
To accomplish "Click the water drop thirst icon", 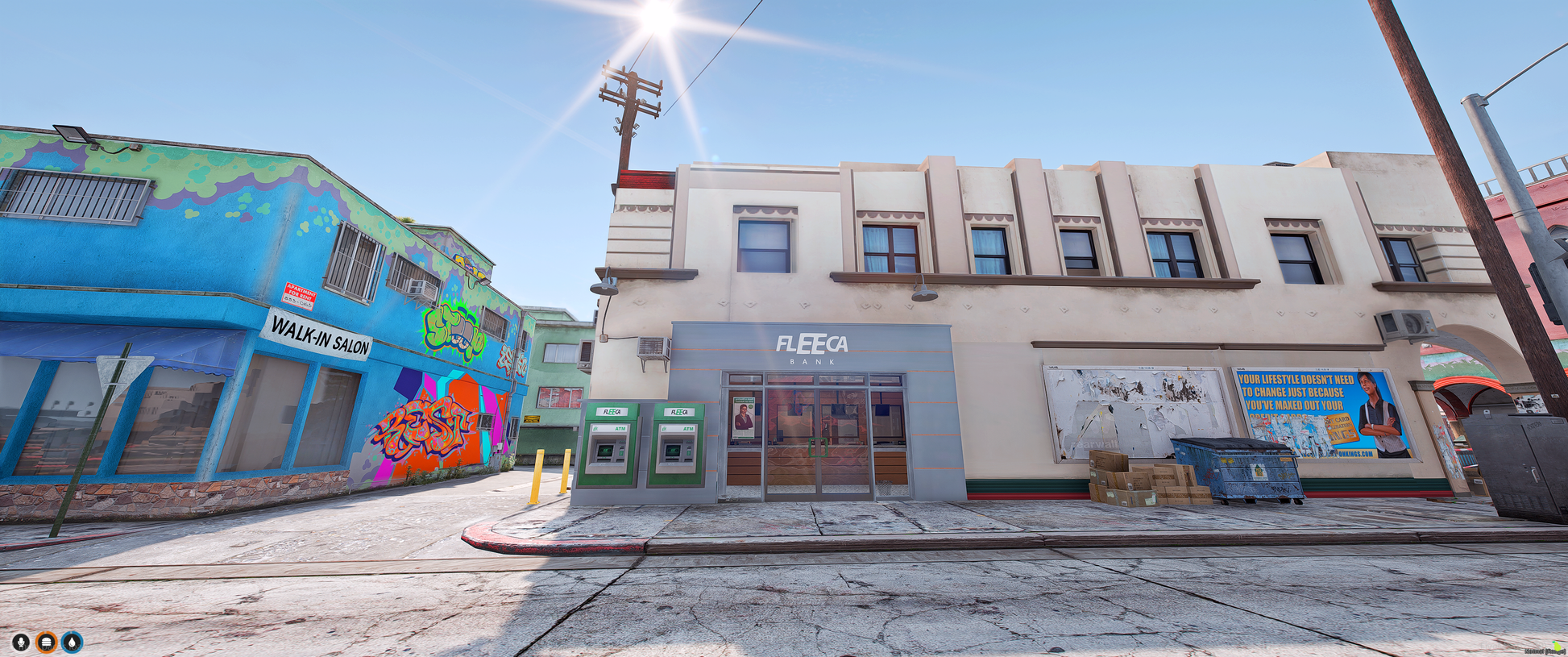I will [73, 642].
